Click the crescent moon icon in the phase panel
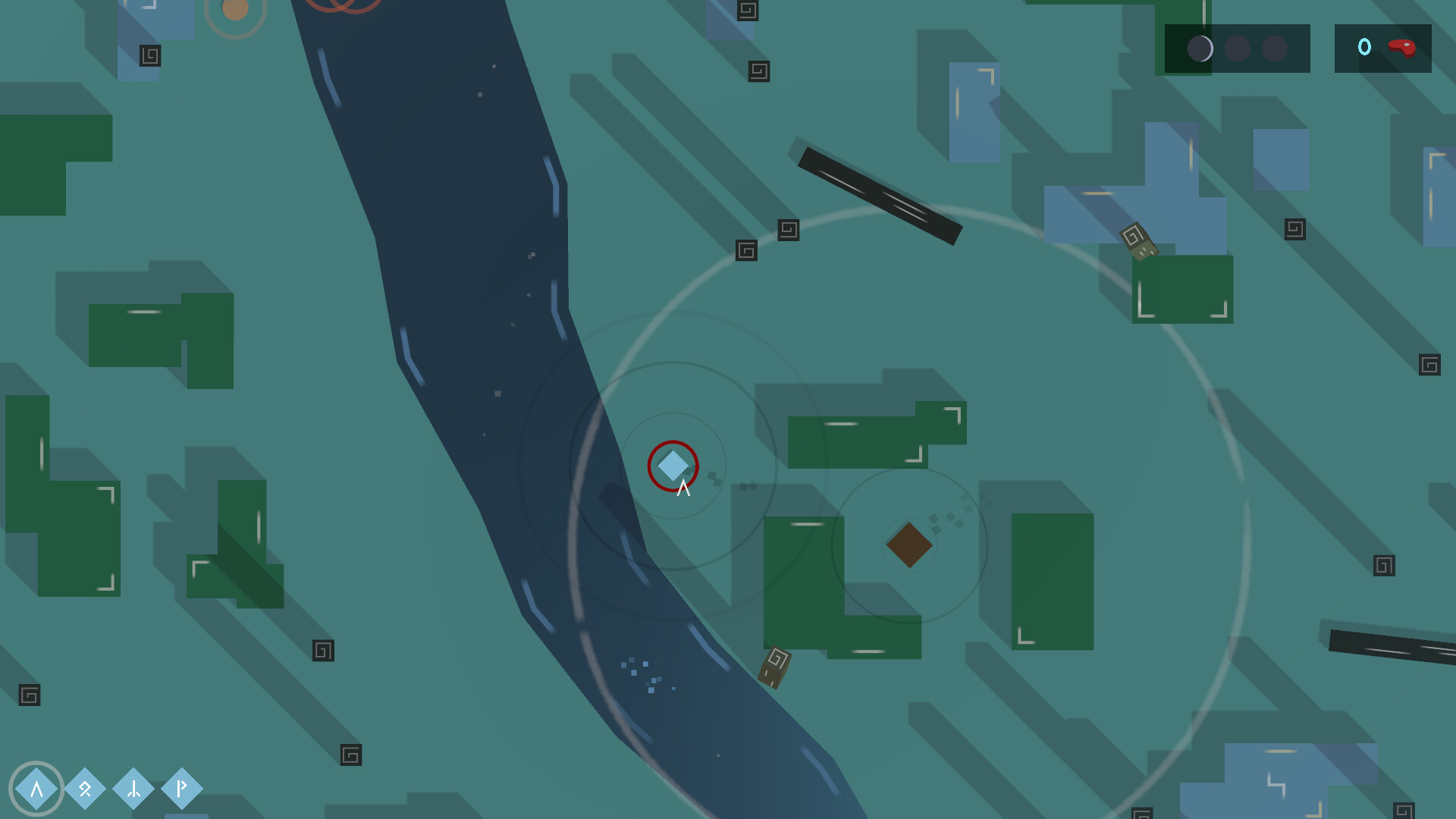The height and width of the screenshot is (819, 1456). [x=1200, y=47]
